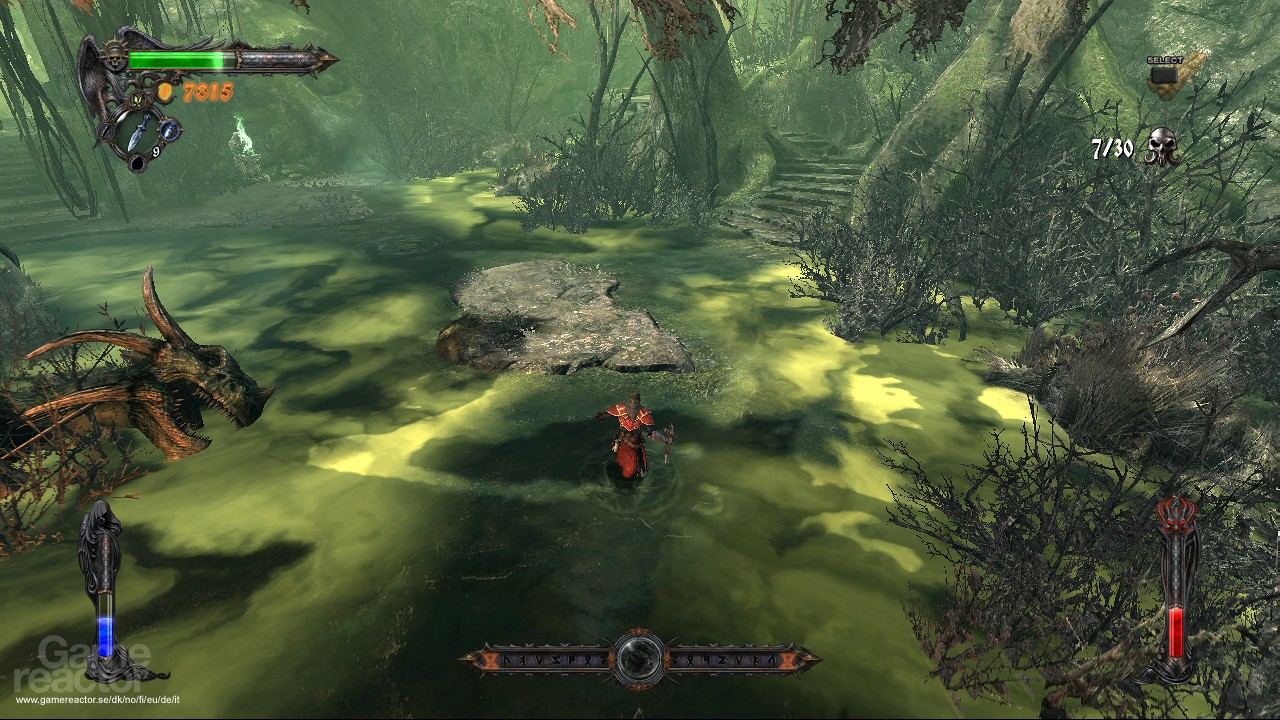Click the skull trial objective tracker icon
This screenshot has height=720, width=1280.
coord(1161,147)
